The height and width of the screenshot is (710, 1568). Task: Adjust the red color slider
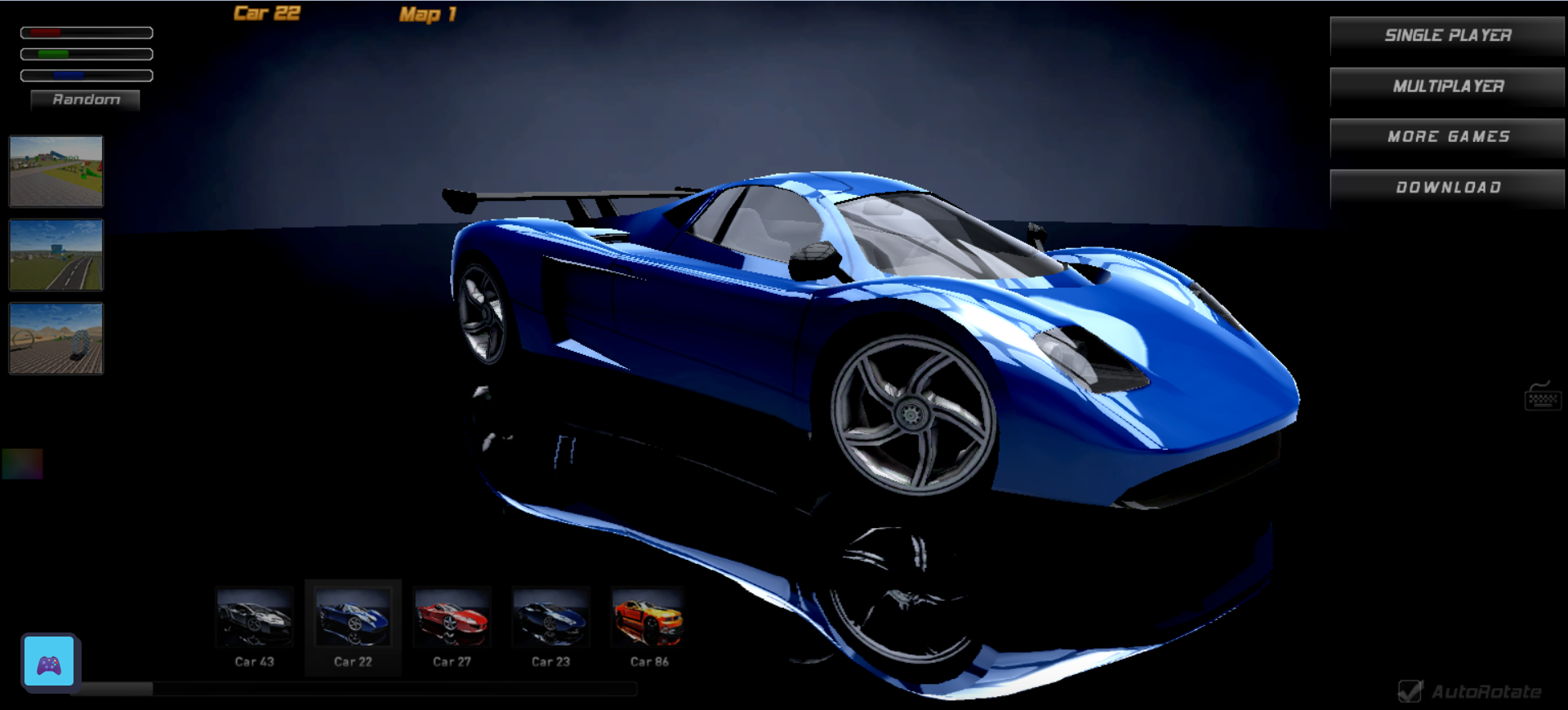[x=86, y=32]
